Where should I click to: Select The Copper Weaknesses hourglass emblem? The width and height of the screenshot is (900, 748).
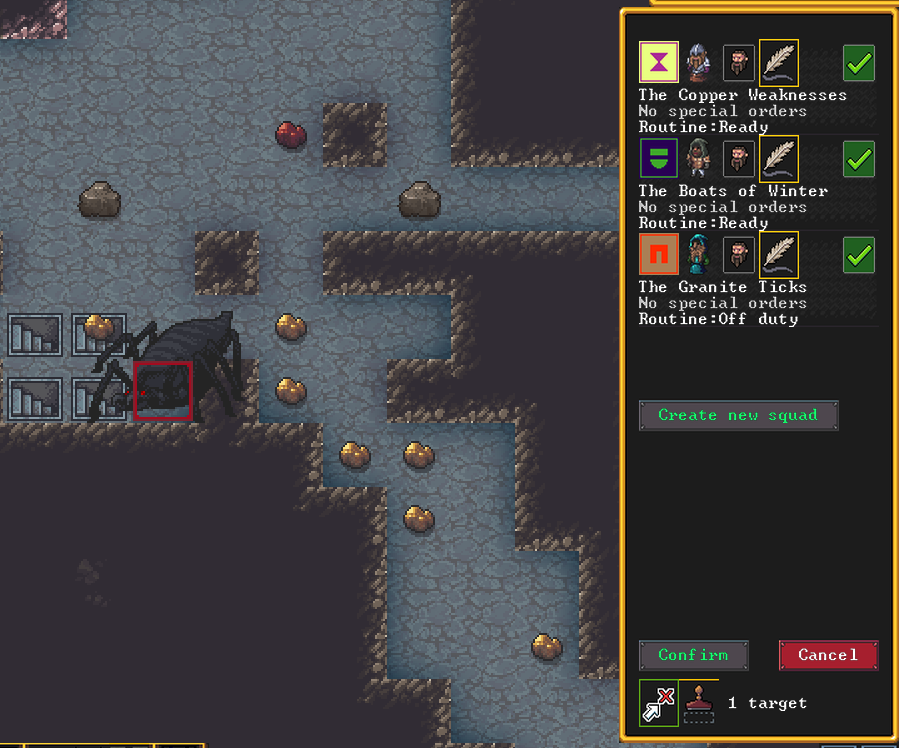click(x=659, y=63)
